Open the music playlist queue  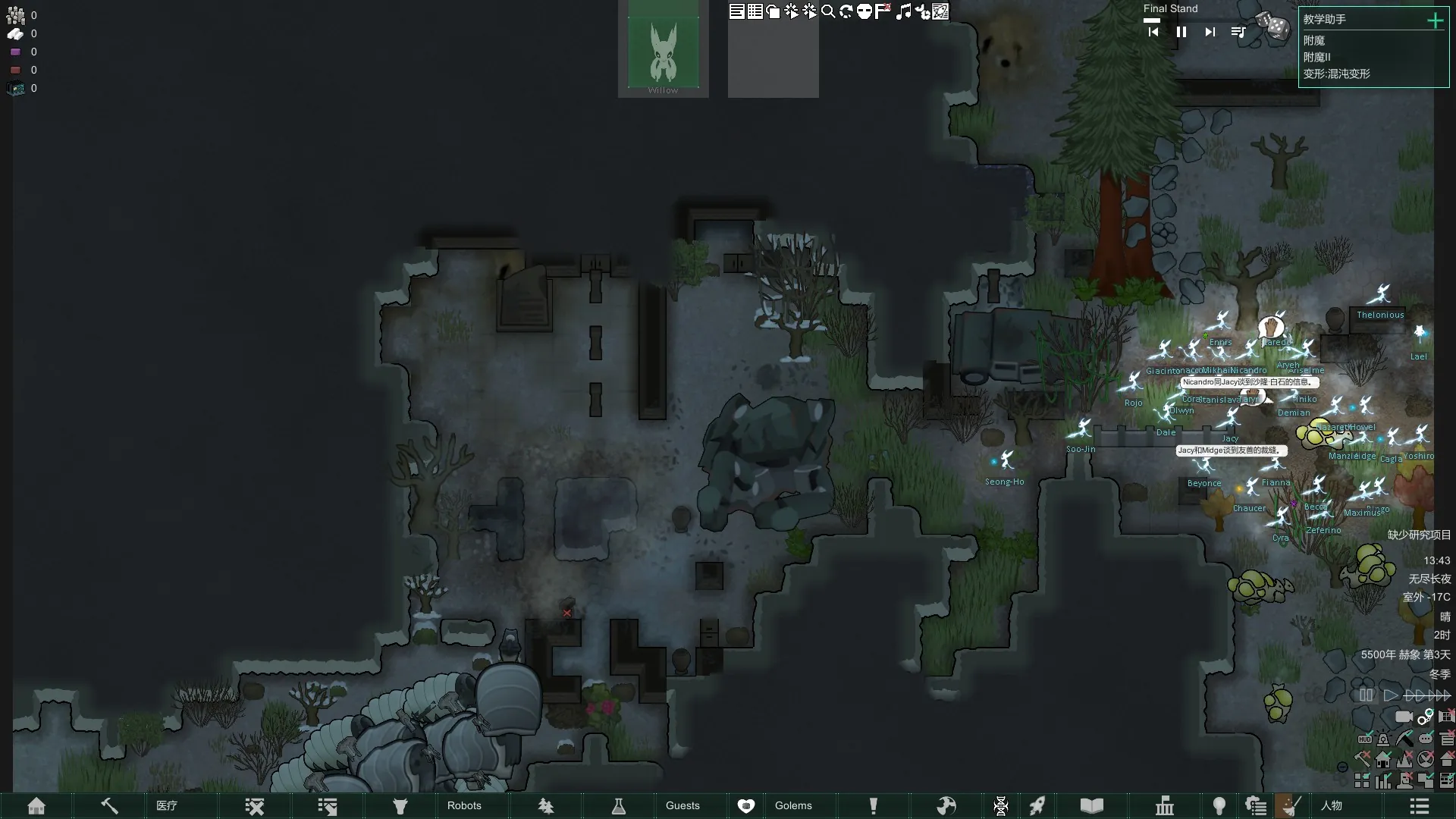[1238, 32]
